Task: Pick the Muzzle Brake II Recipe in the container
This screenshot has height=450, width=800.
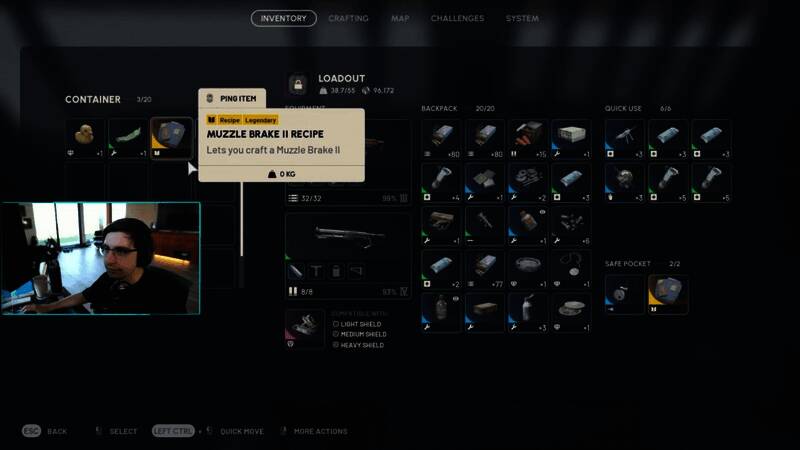Action: [171, 139]
